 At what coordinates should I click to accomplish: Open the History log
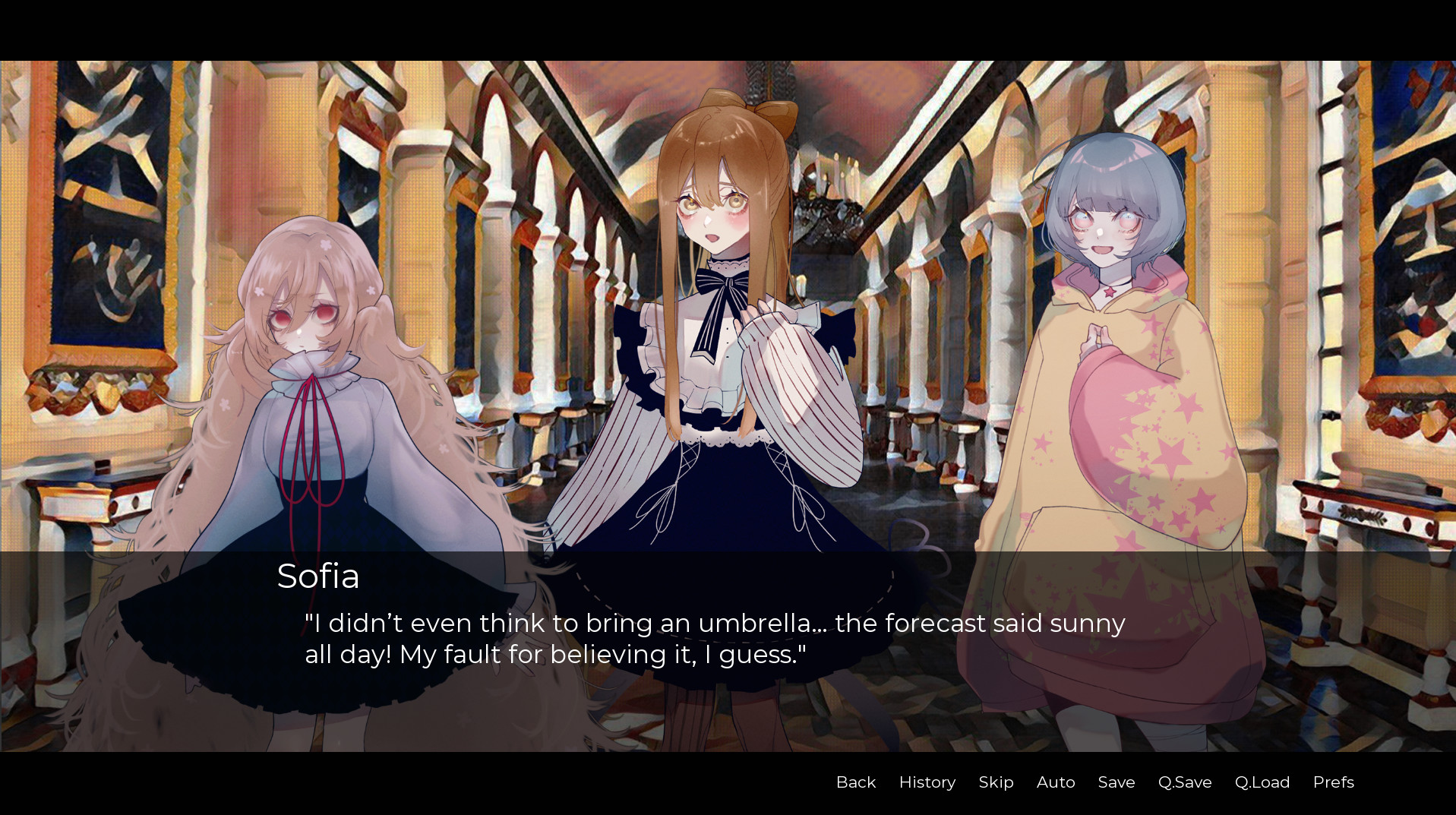click(927, 782)
